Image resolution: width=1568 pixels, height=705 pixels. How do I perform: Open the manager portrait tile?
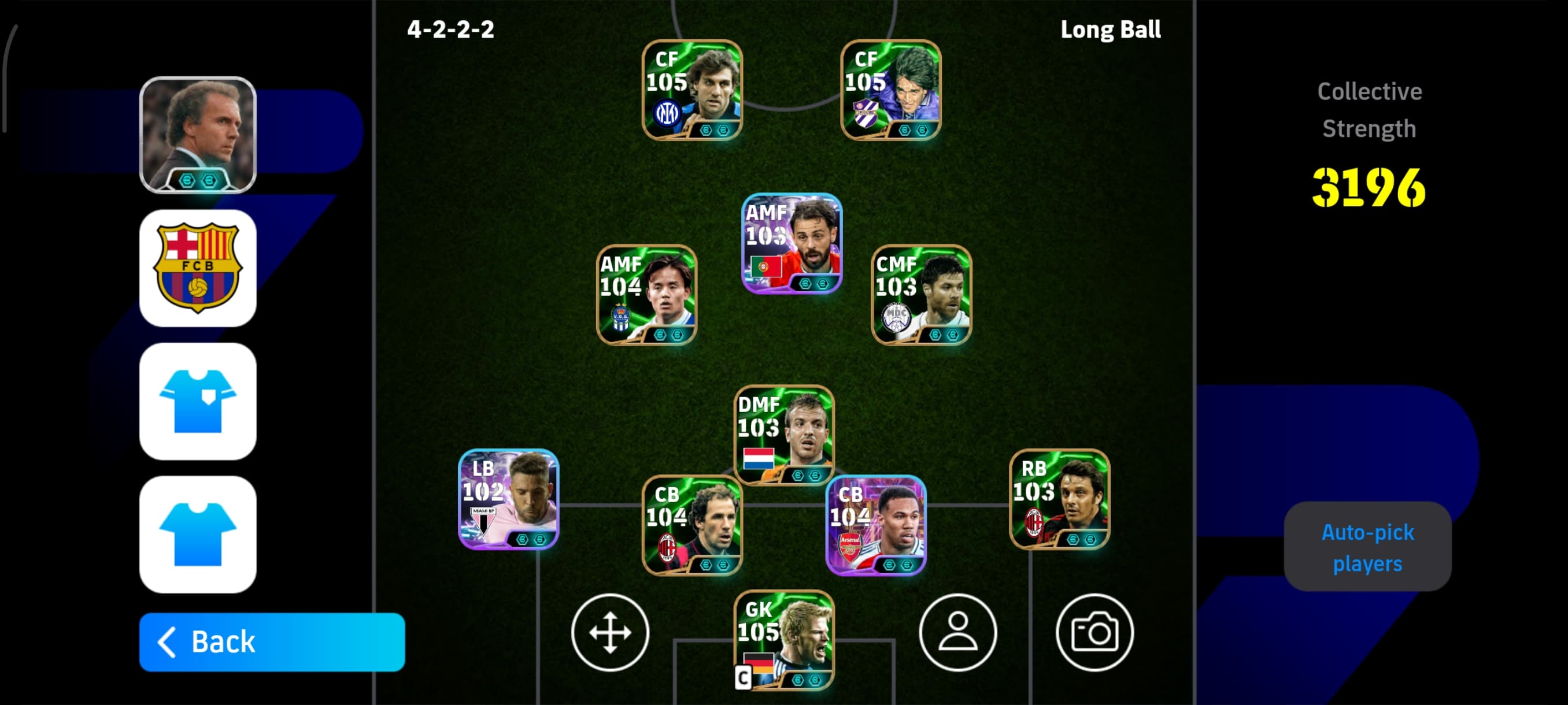coord(198,135)
